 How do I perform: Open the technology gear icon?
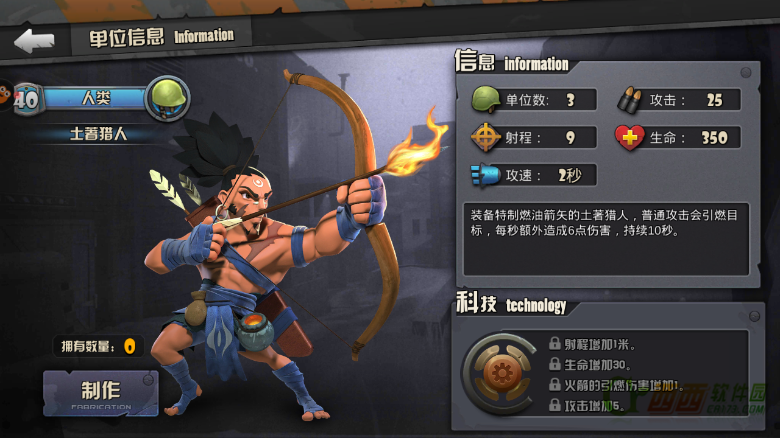497,374
